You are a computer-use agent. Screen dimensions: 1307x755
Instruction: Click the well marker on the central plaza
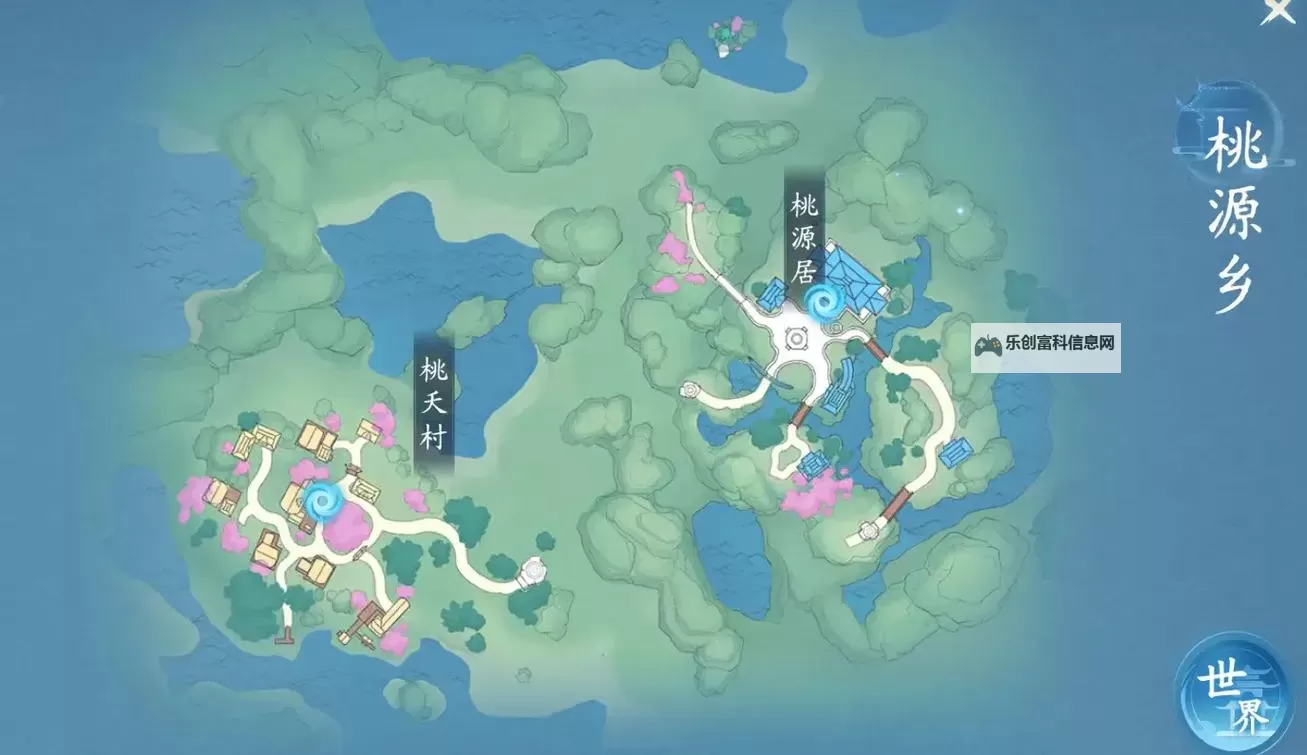tap(795, 340)
